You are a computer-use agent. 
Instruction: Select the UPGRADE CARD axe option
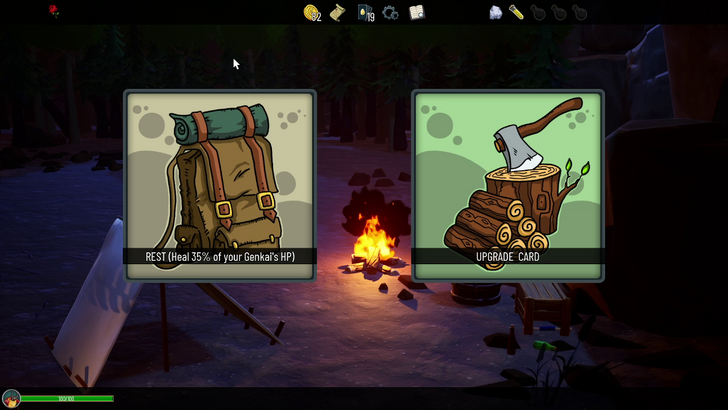click(x=508, y=185)
